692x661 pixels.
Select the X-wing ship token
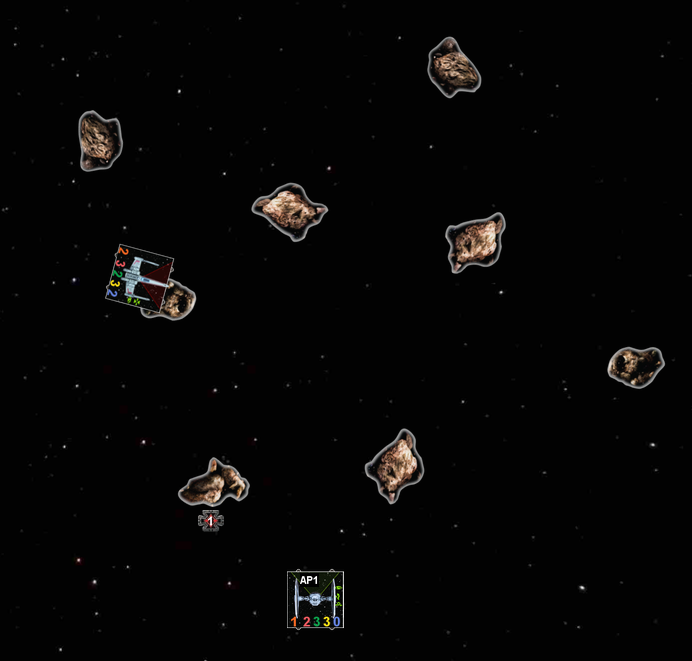141,278
